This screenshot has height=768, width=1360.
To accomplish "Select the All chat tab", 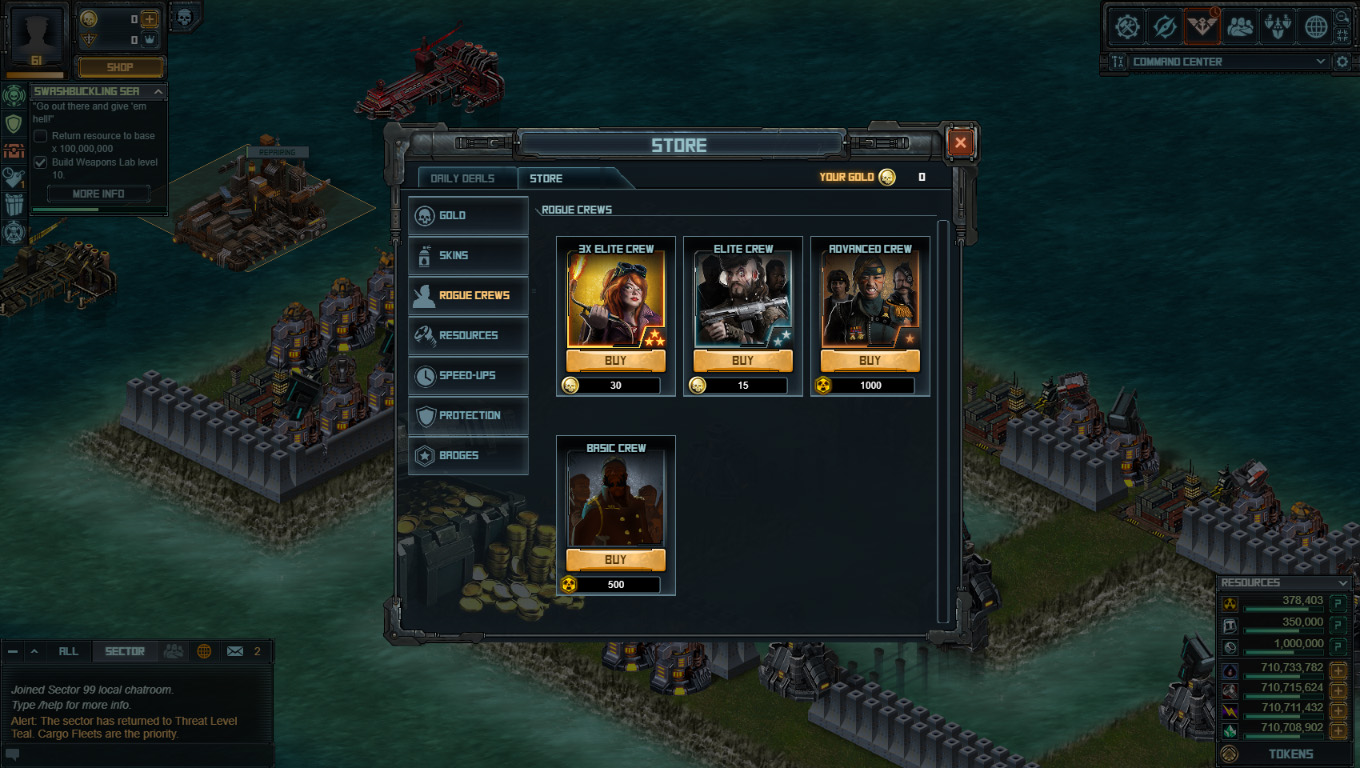I will [x=68, y=651].
